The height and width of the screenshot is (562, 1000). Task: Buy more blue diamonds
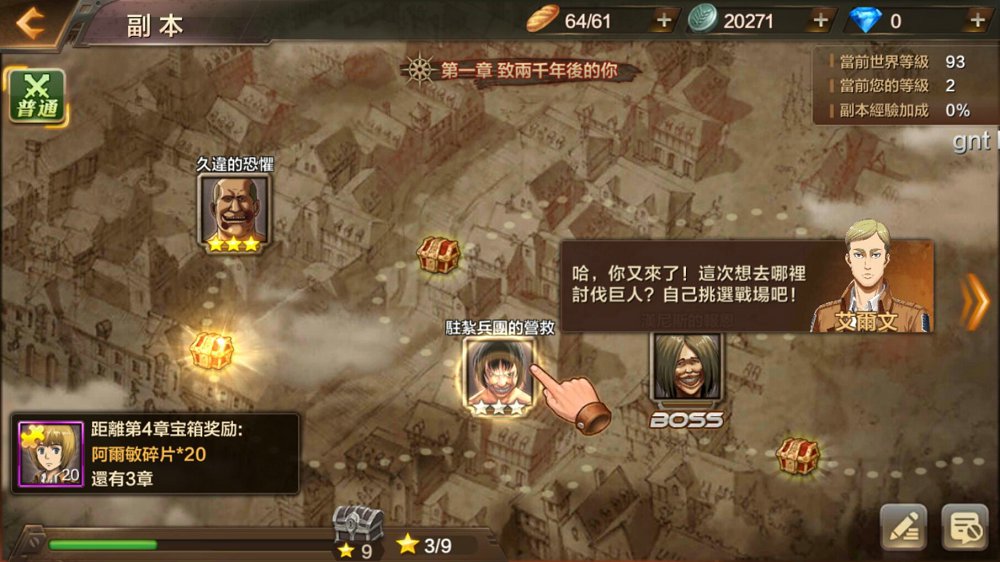click(x=977, y=20)
